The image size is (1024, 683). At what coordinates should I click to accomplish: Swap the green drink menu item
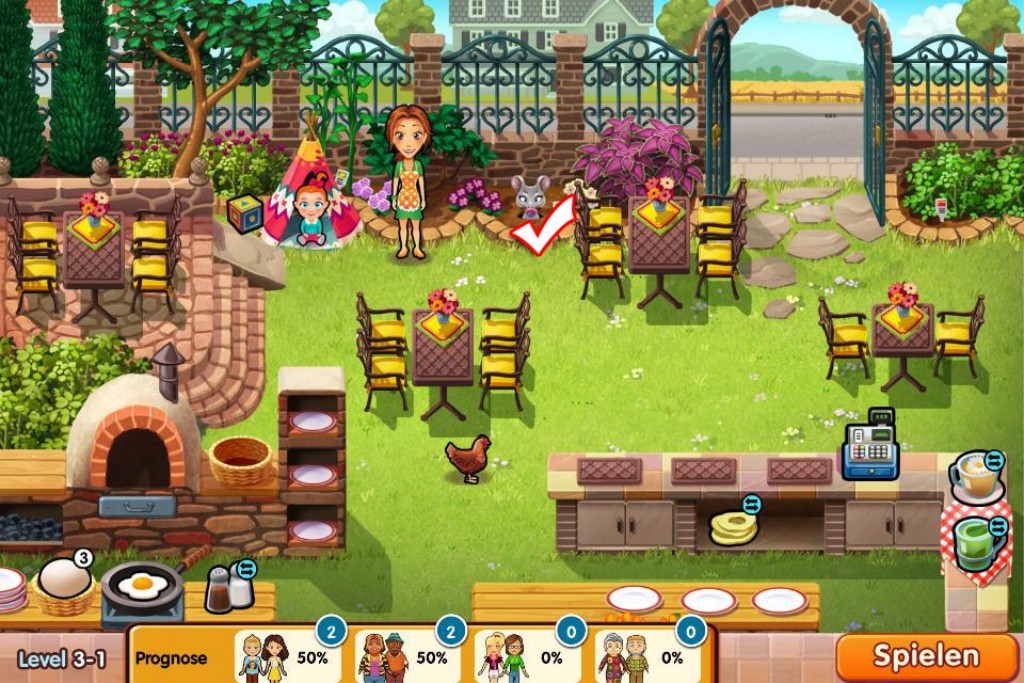point(997,527)
